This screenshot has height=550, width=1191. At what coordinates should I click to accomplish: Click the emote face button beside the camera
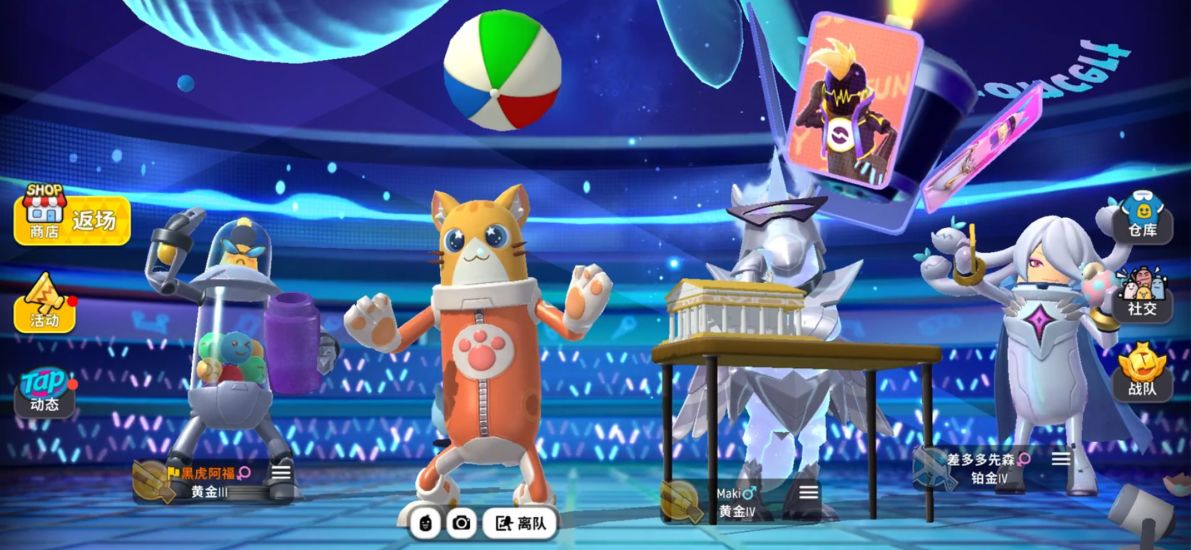click(425, 522)
